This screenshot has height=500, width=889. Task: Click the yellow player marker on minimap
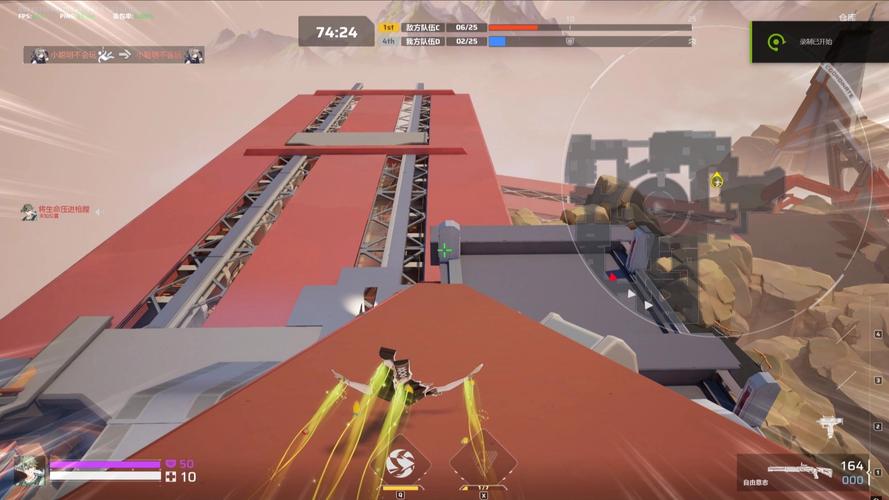coord(716,181)
